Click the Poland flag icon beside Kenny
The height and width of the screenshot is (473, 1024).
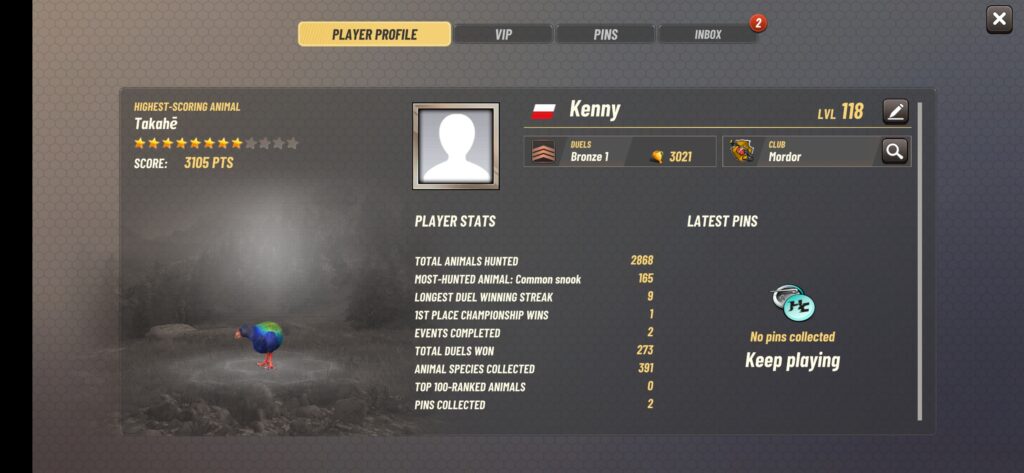pos(543,110)
